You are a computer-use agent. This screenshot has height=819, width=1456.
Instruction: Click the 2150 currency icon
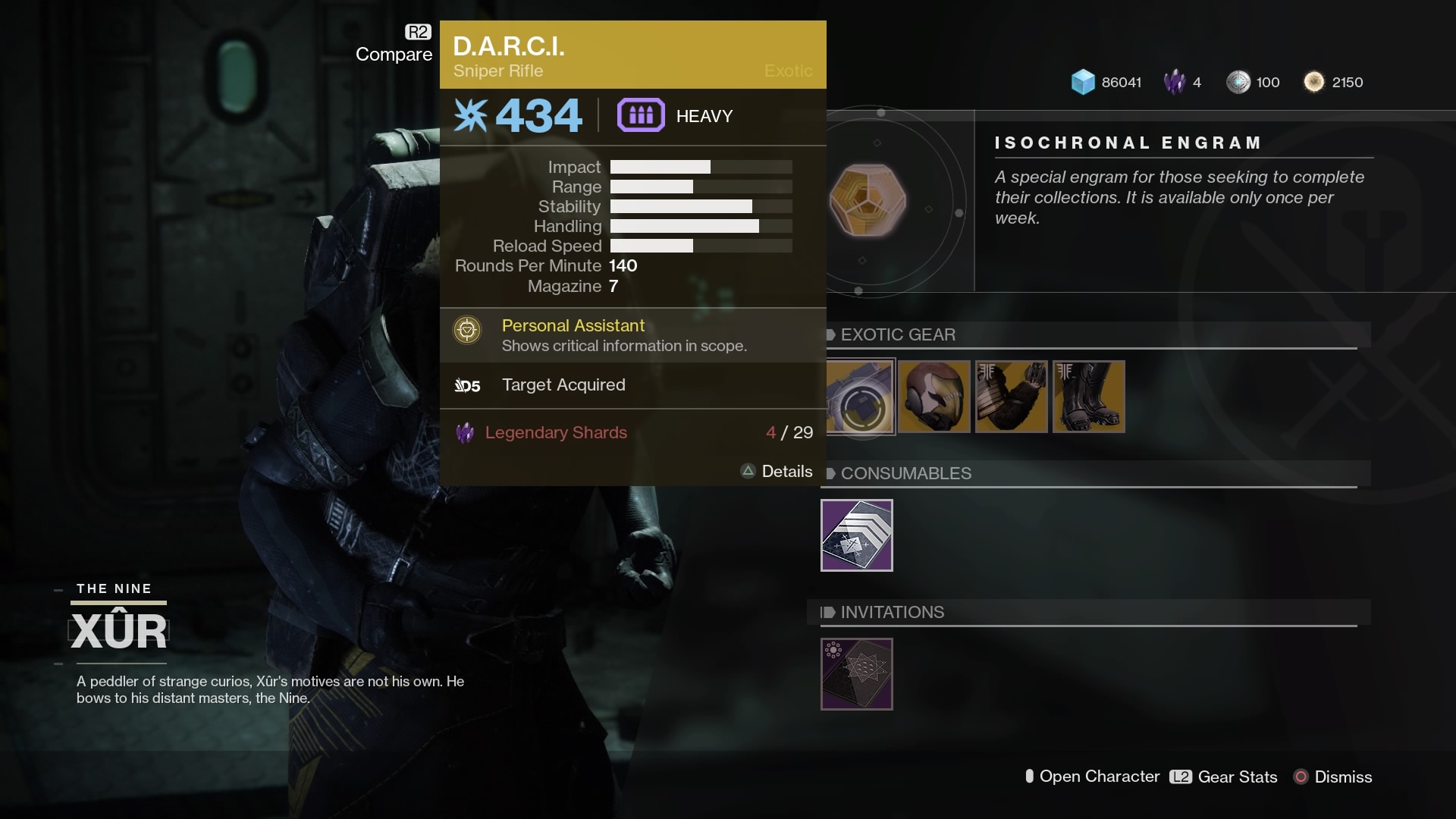[x=1313, y=83]
